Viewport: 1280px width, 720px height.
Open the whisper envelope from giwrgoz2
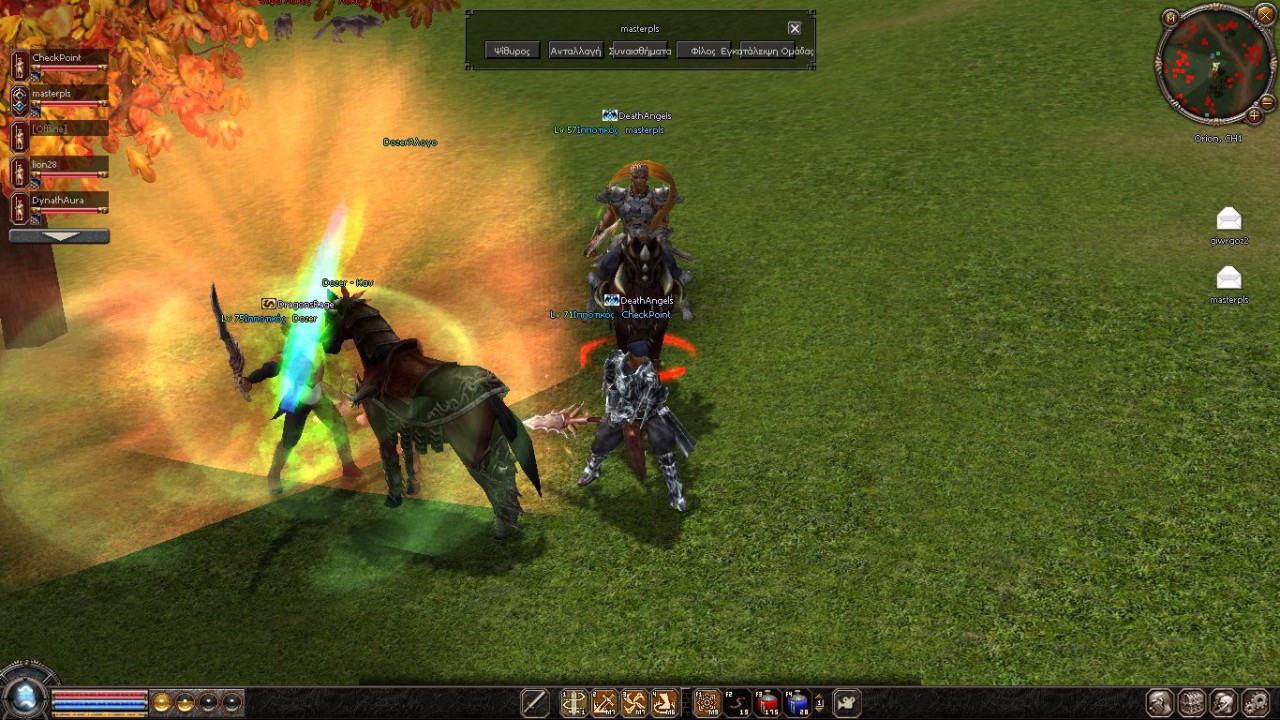pos(1229,220)
